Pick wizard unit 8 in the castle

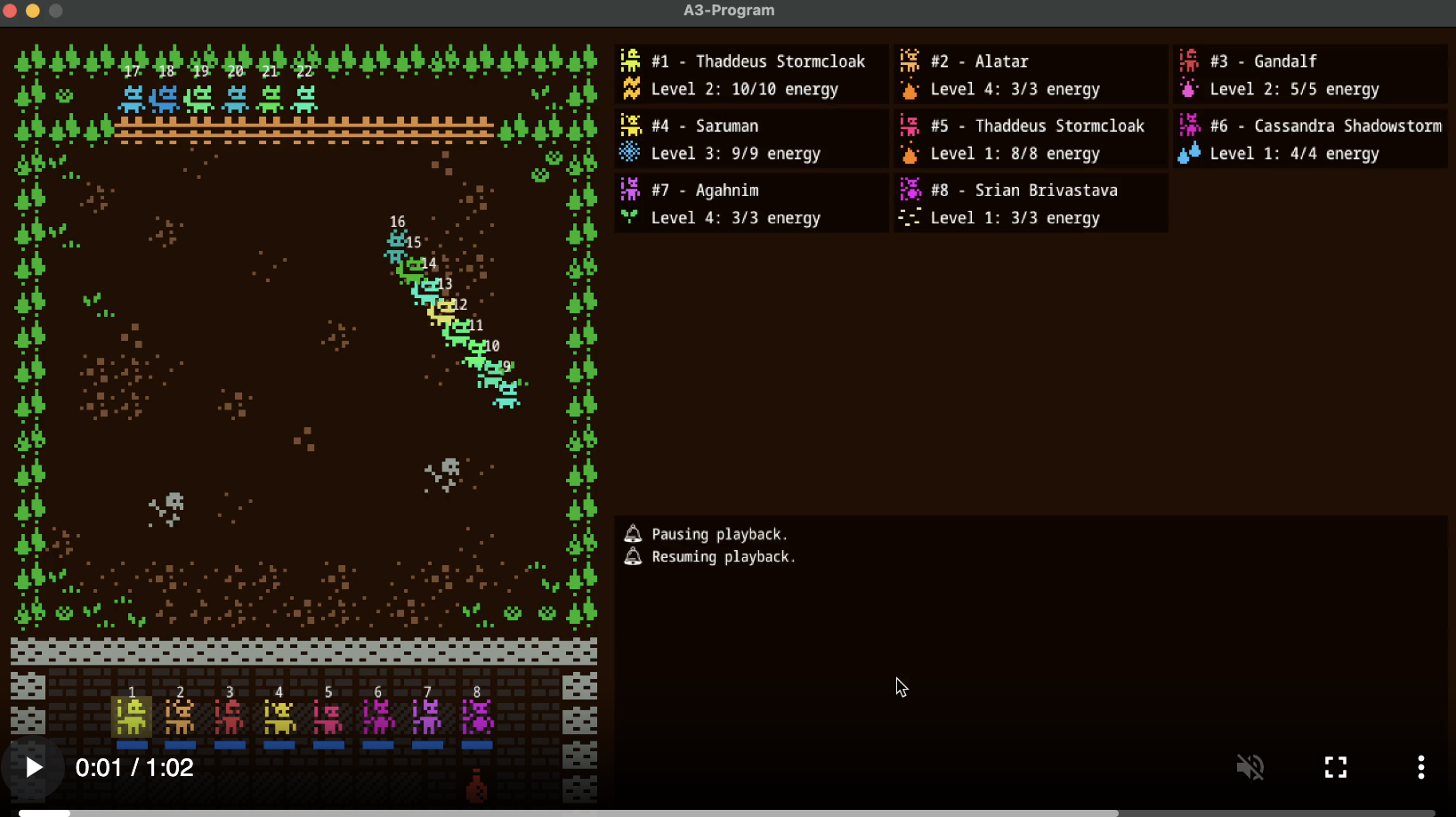click(477, 717)
